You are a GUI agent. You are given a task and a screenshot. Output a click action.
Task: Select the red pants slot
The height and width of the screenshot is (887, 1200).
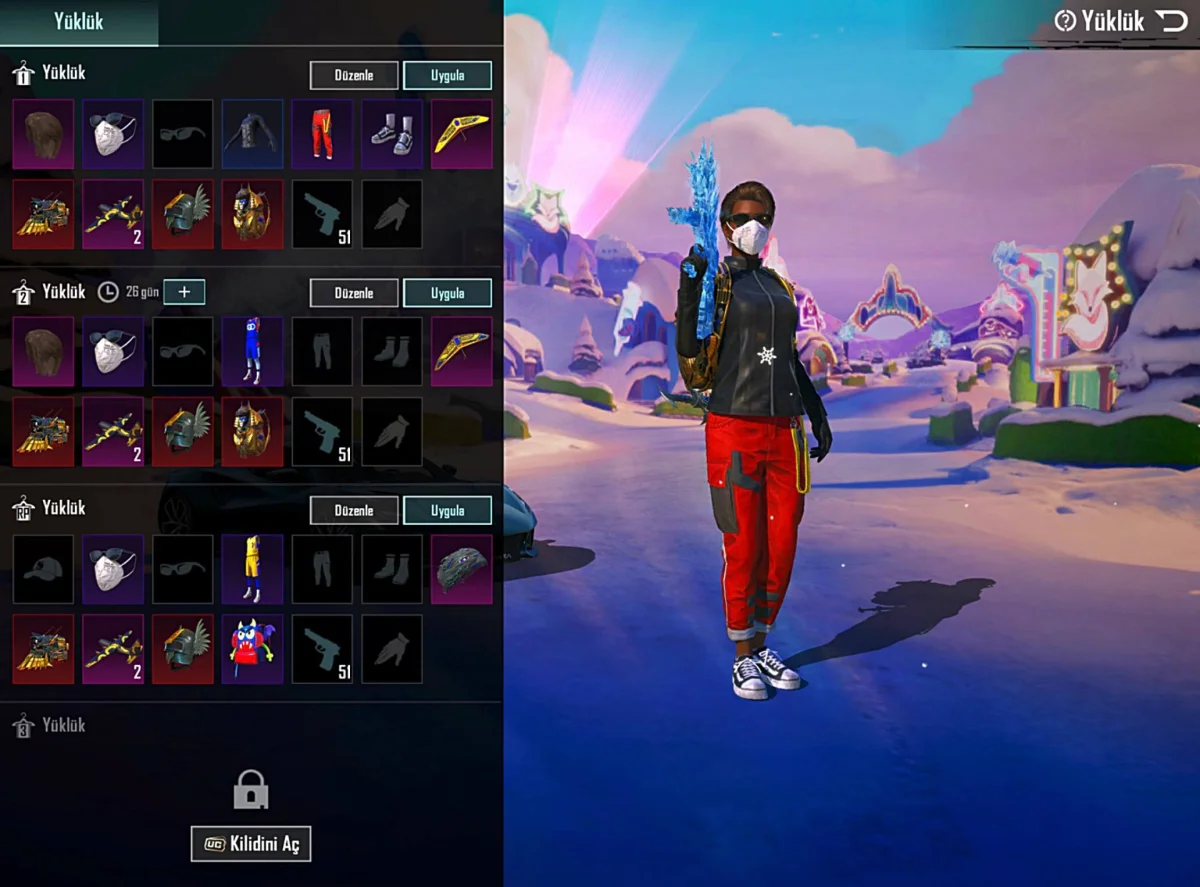click(322, 134)
